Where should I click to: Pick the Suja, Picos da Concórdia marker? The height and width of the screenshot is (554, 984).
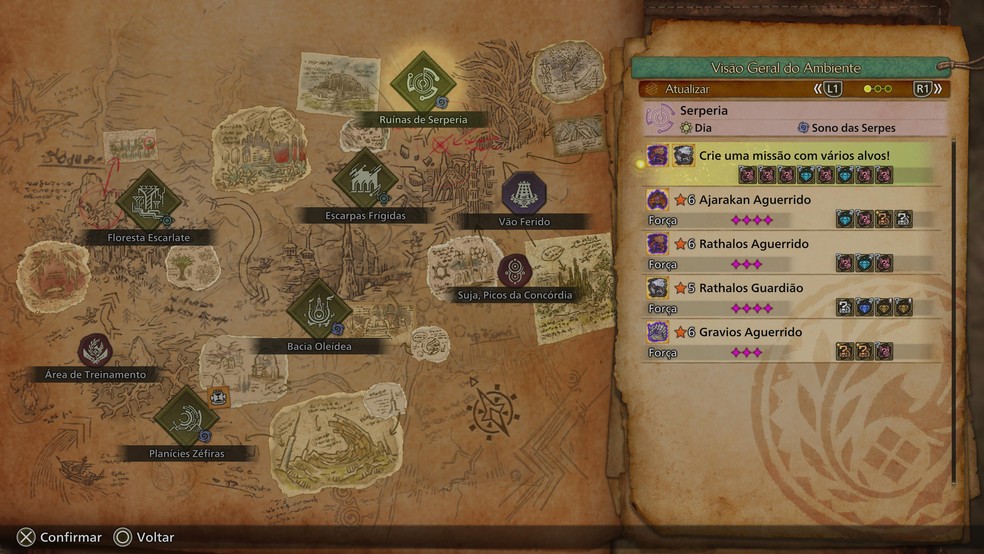point(515,271)
